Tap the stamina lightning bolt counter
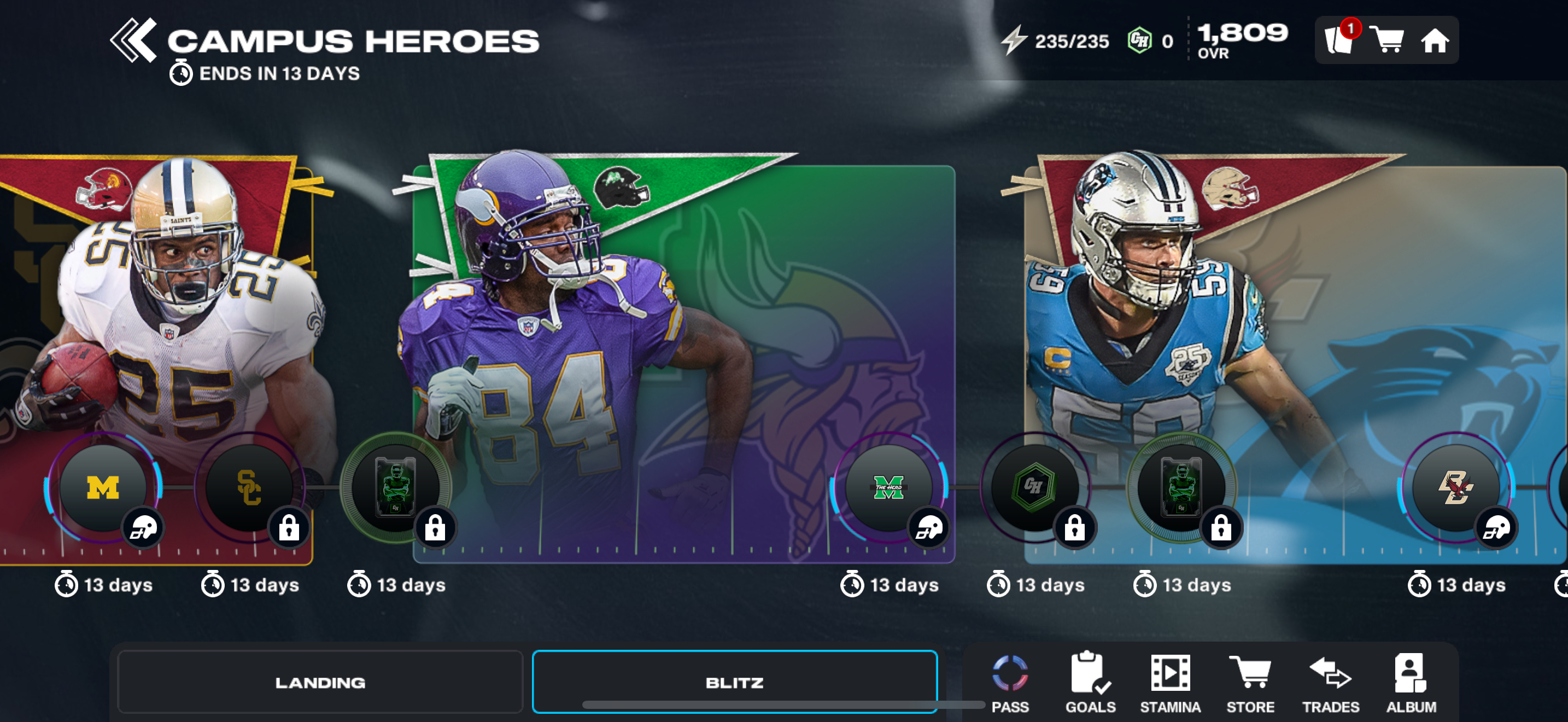The image size is (1568, 722). 1056,41
